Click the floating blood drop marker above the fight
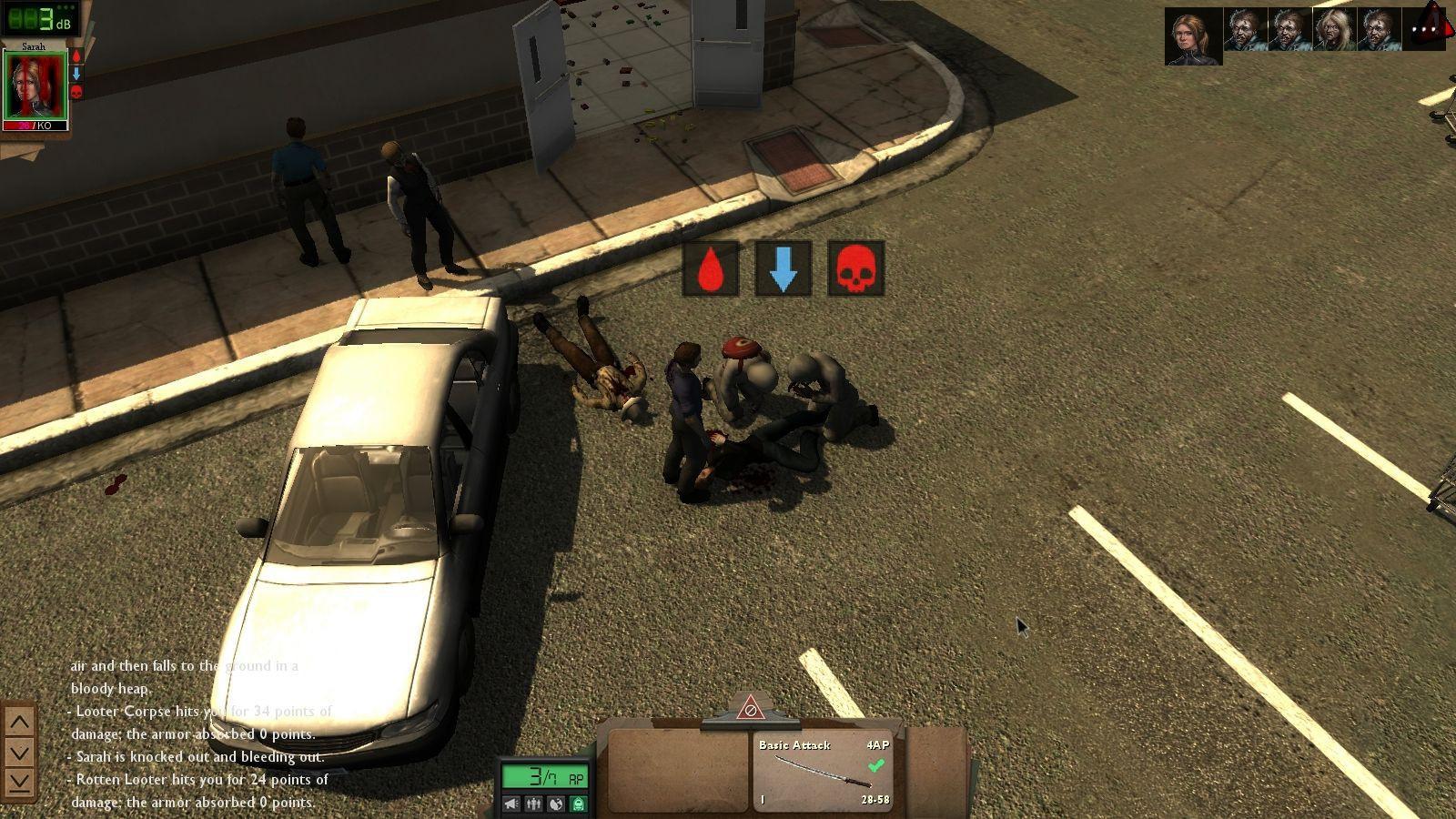This screenshot has height=819, width=1456. click(x=709, y=268)
